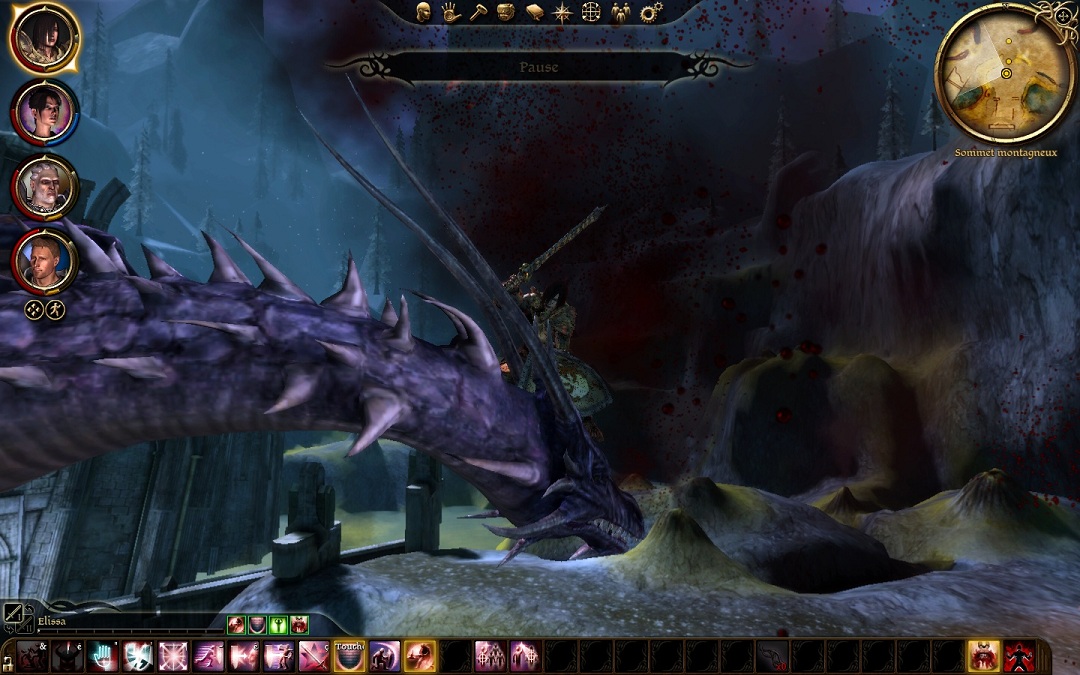Select the second party member portrait
Image resolution: width=1080 pixels, height=675 pixels.
pos(44,112)
